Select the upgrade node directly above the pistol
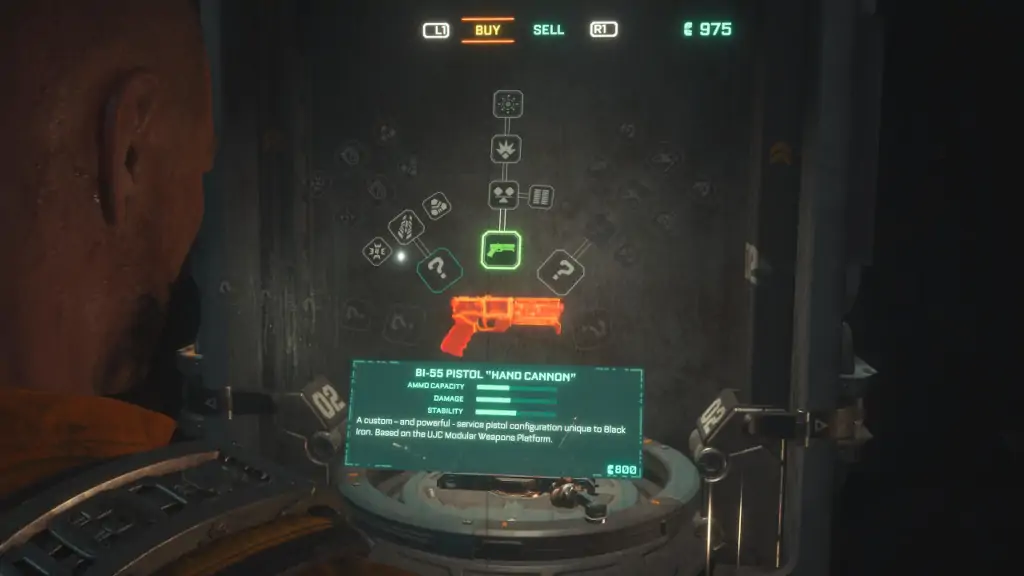This screenshot has height=576, width=1024. tap(502, 195)
